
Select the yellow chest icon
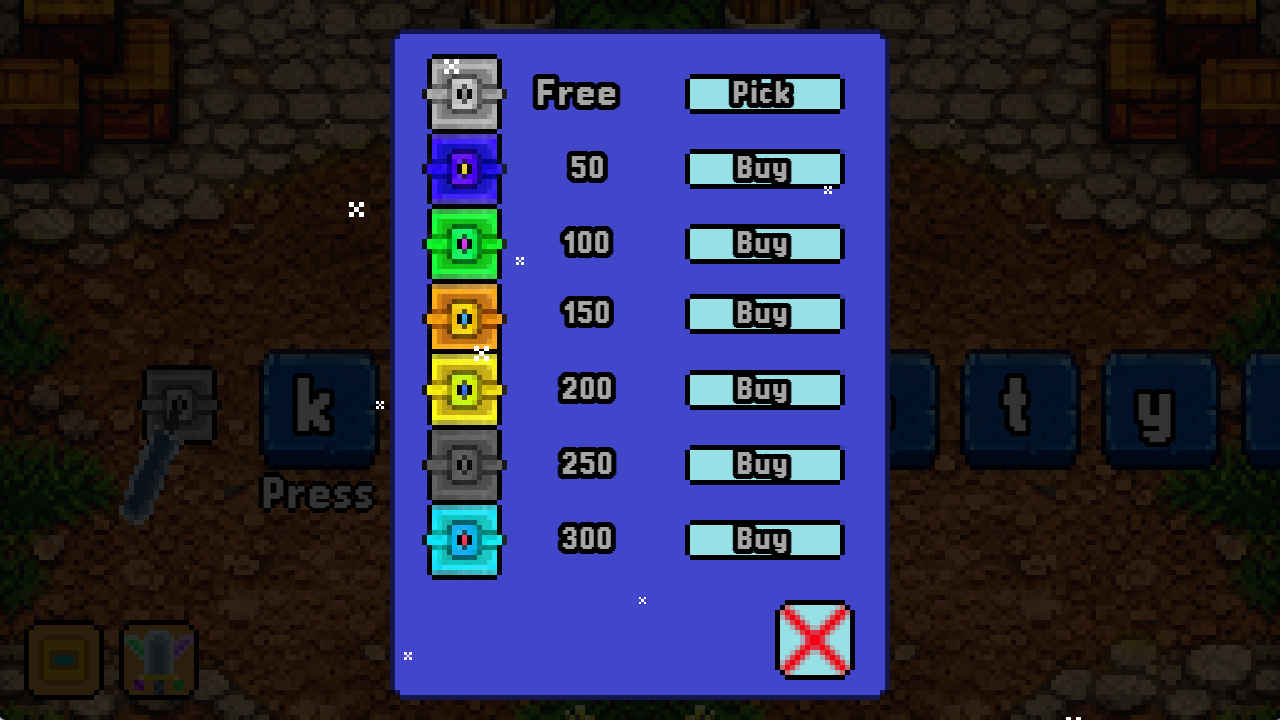(x=464, y=390)
